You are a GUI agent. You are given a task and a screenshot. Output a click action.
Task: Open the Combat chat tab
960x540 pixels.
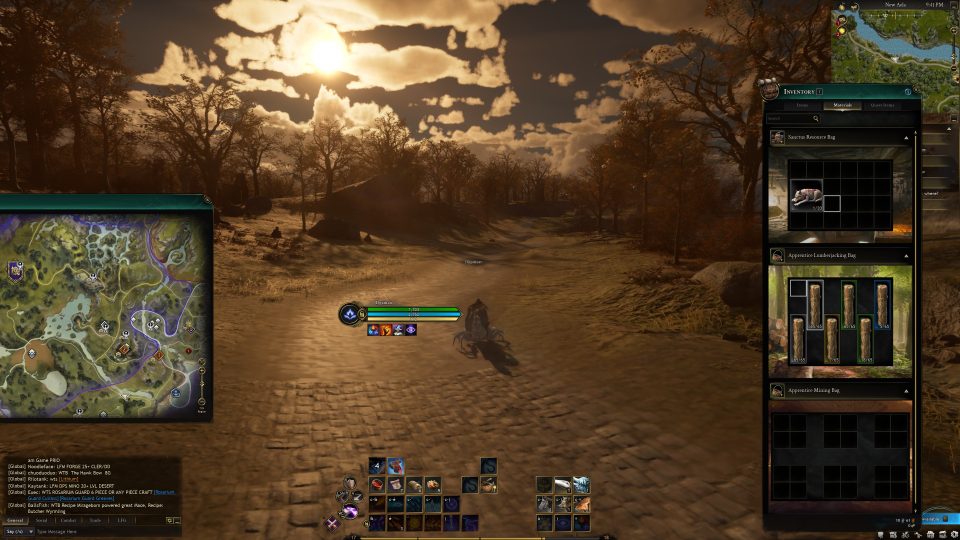click(68, 520)
